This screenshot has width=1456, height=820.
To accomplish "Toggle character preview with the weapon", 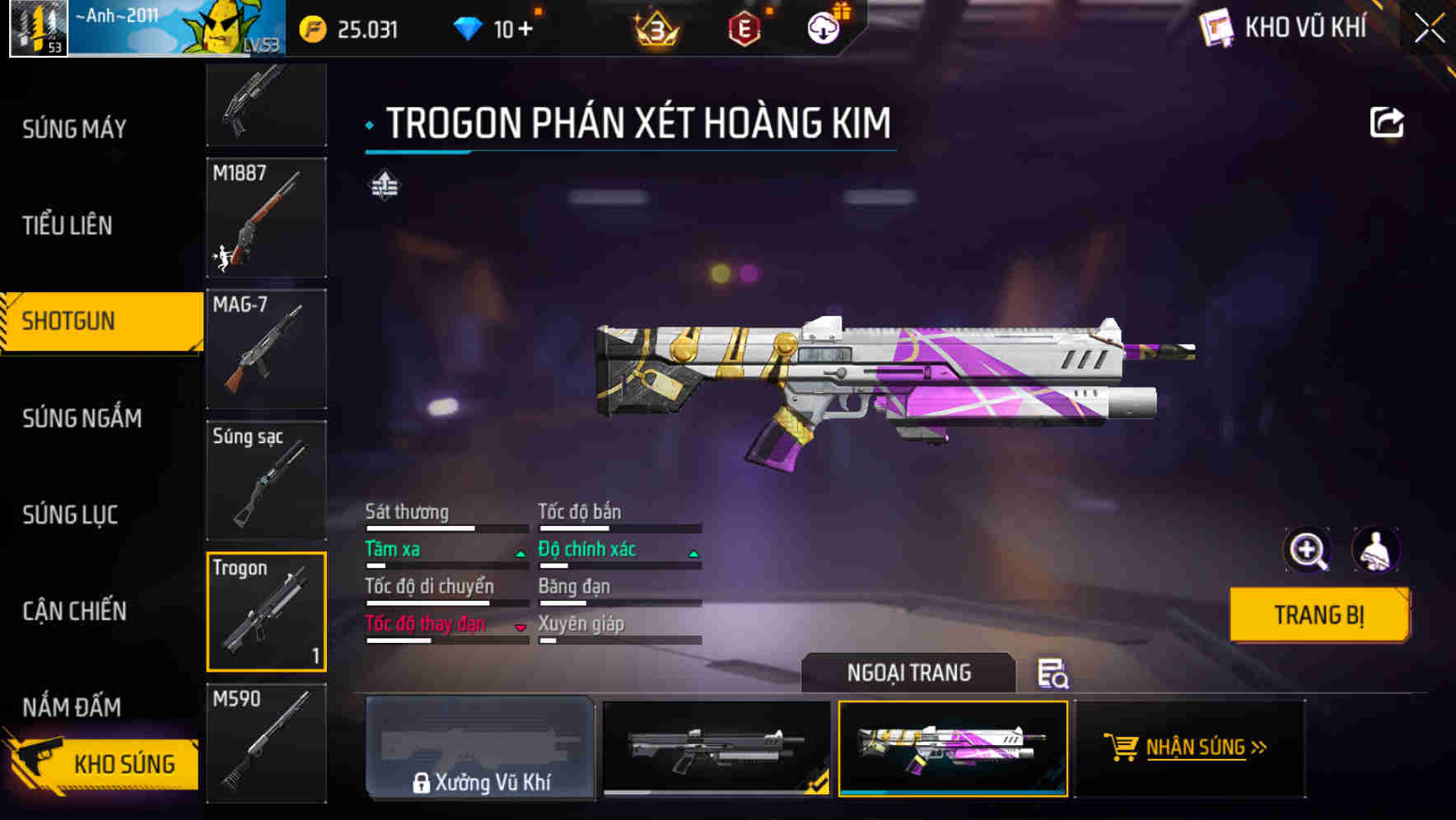I will (x=1375, y=550).
